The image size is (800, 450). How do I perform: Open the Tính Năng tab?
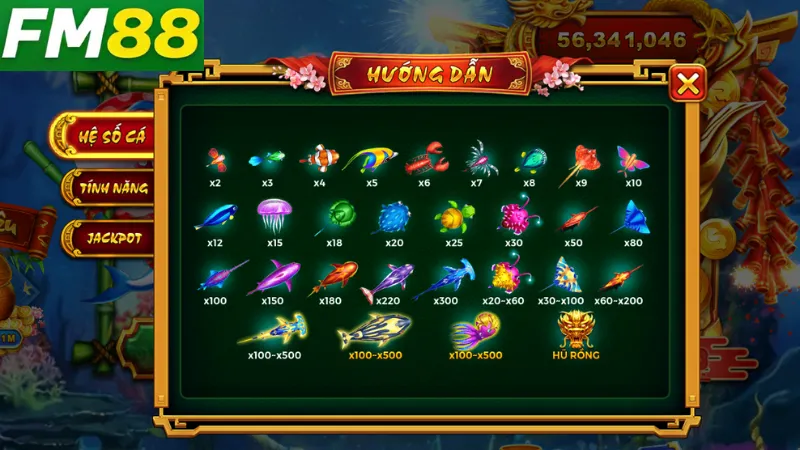point(113,187)
